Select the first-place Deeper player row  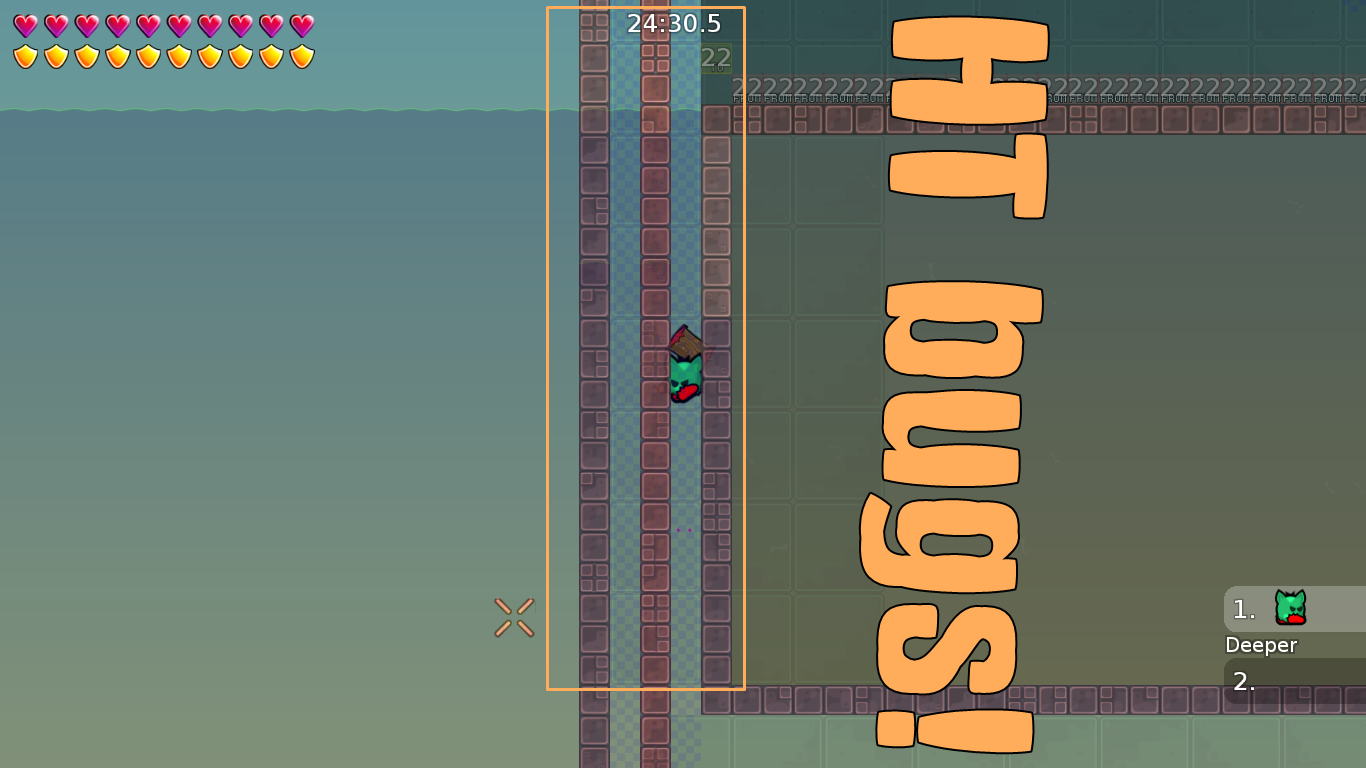(1293, 609)
